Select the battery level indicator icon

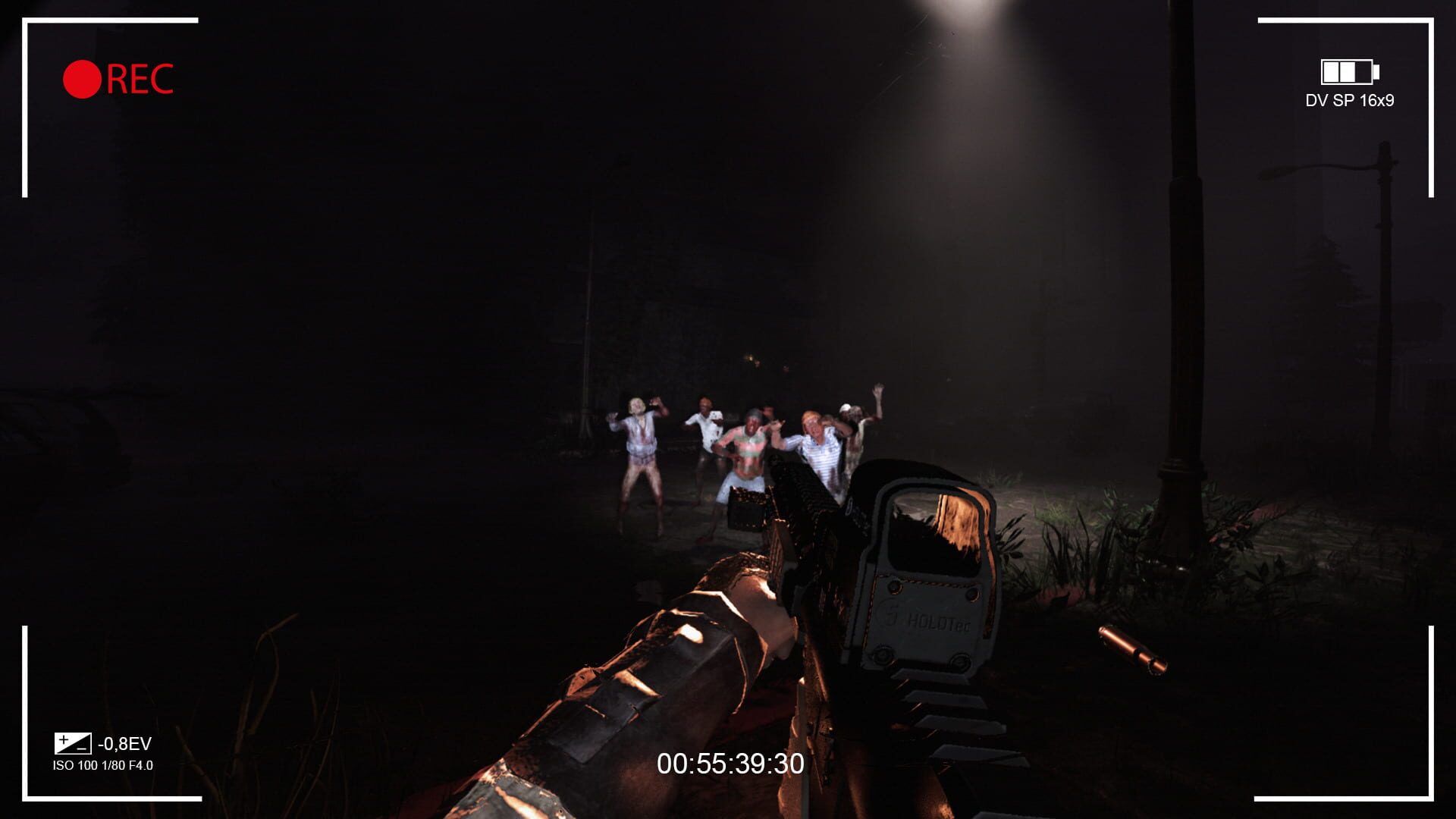tap(1348, 72)
